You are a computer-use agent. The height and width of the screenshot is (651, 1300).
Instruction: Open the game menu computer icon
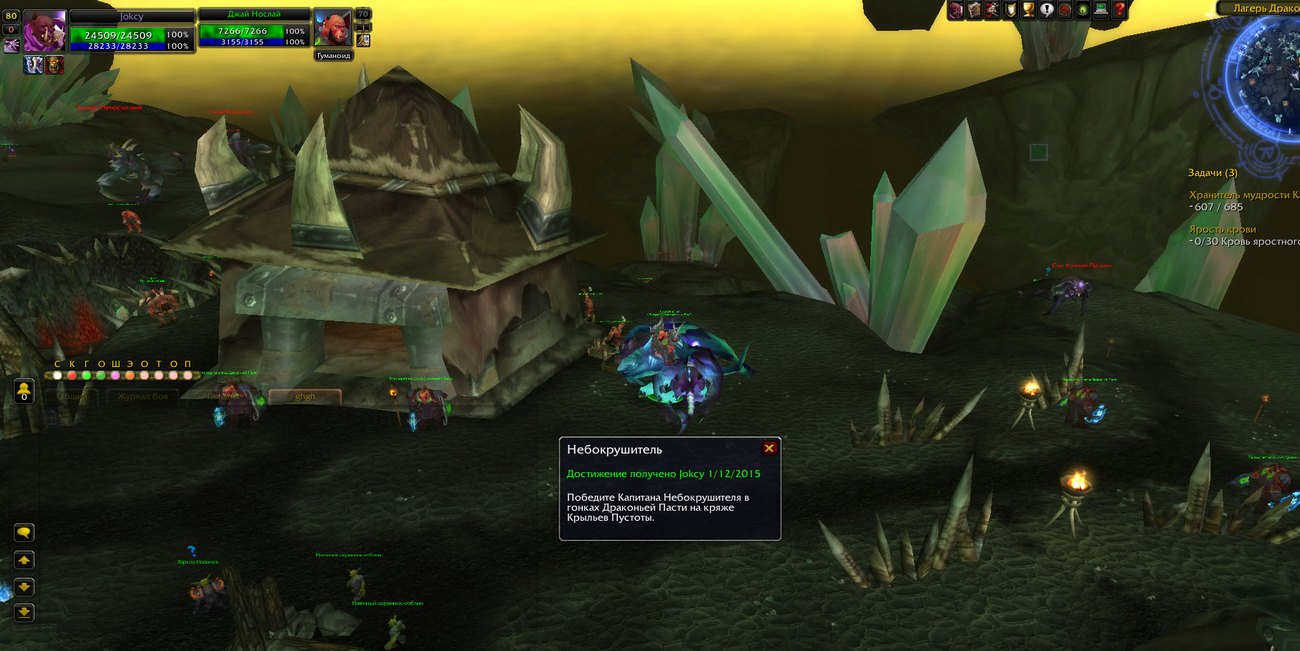tap(1101, 10)
